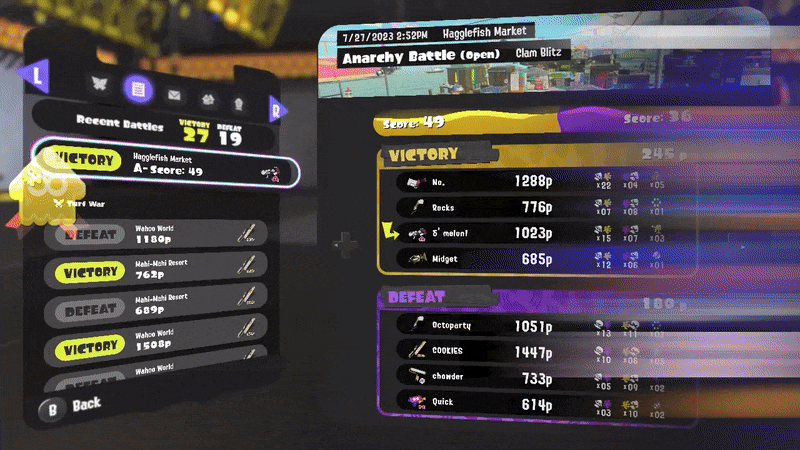Viewport: 800px width, 450px height.
Task: Open the Wahoo World victory with 1508p
Action: click(x=155, y=346)
